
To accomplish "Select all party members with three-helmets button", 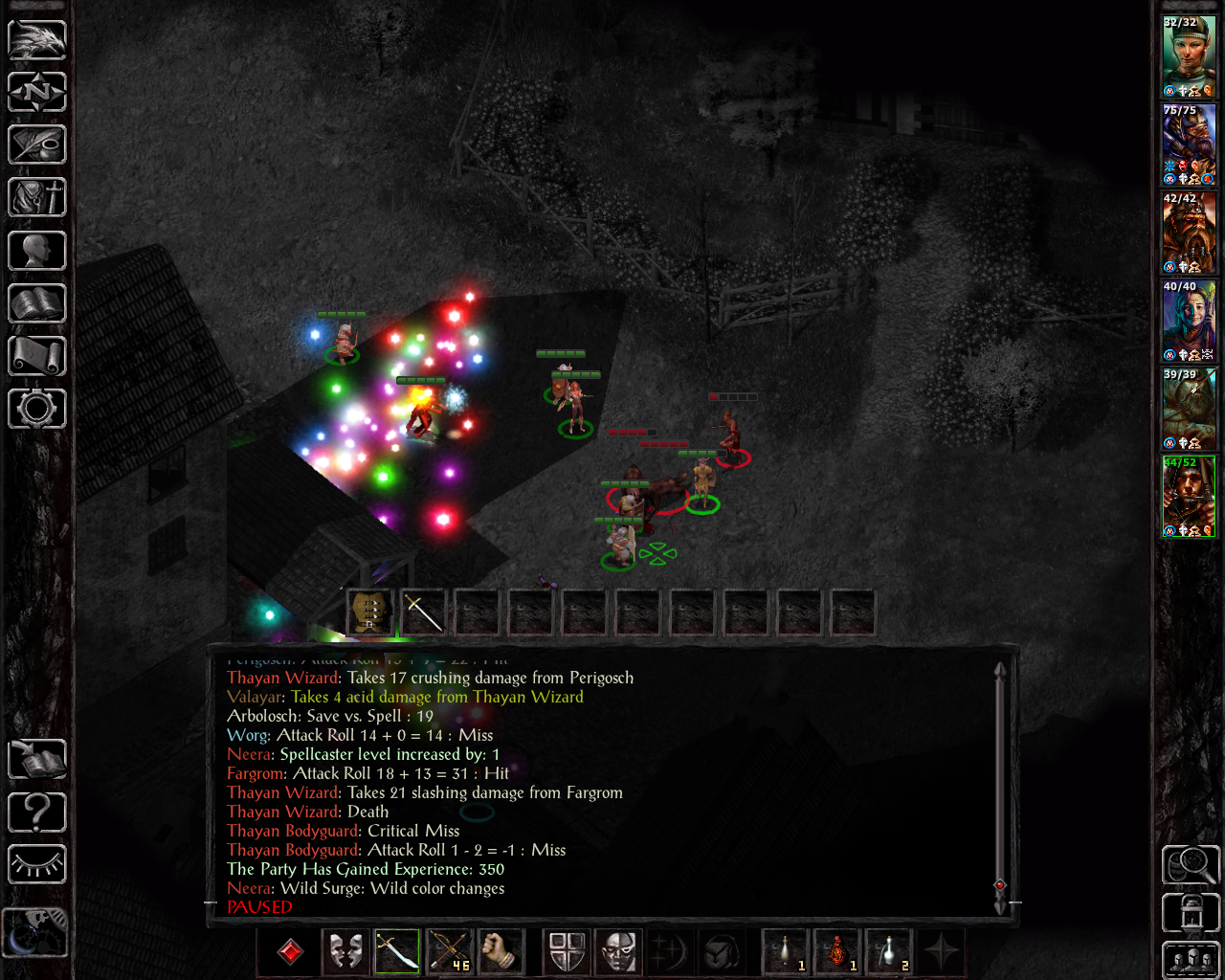I will pyautogui.click(x=1191, y=960).
